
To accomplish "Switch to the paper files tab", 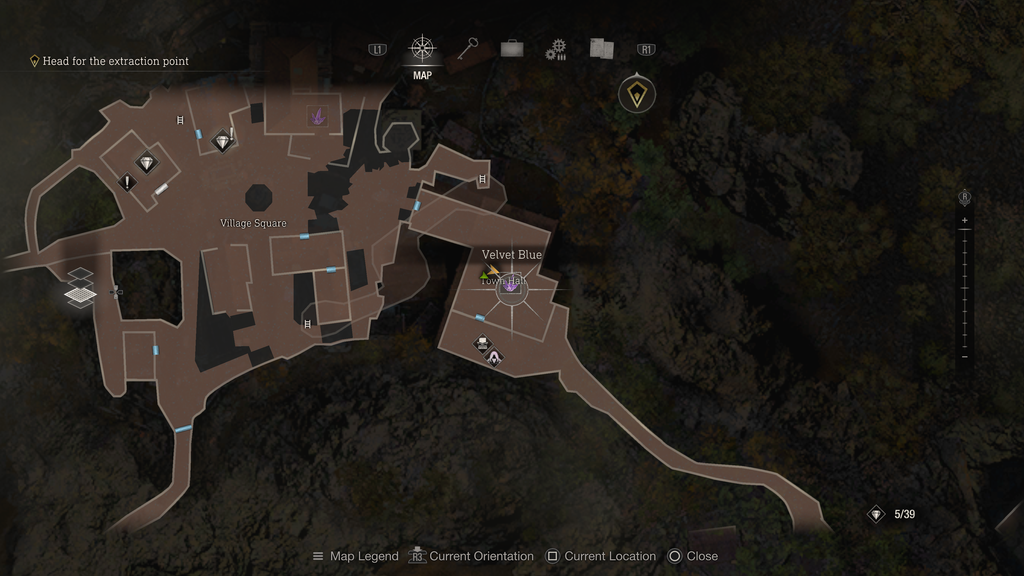I will (x=600, y=49).
